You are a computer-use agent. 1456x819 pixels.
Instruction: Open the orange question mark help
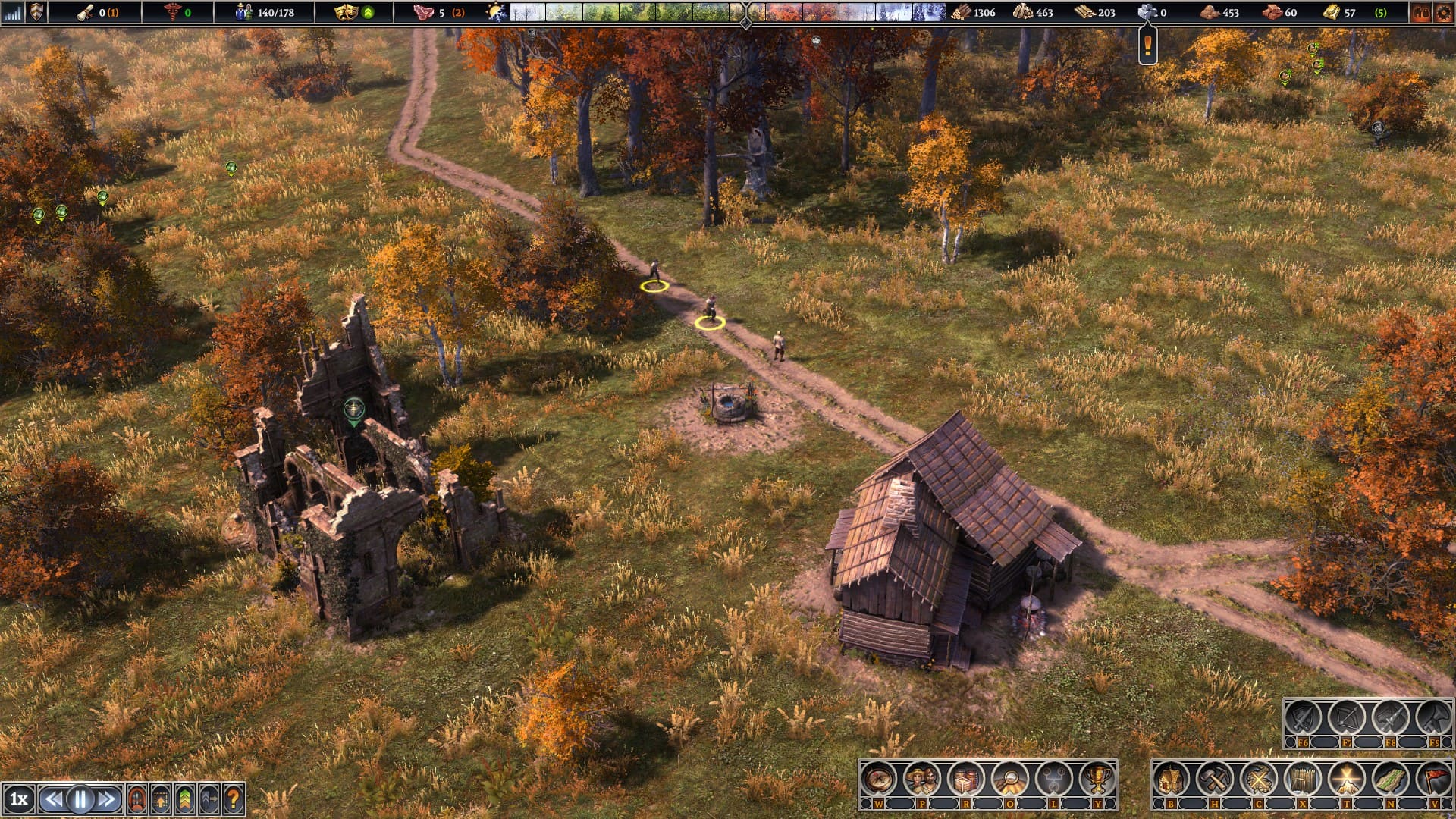234,799
